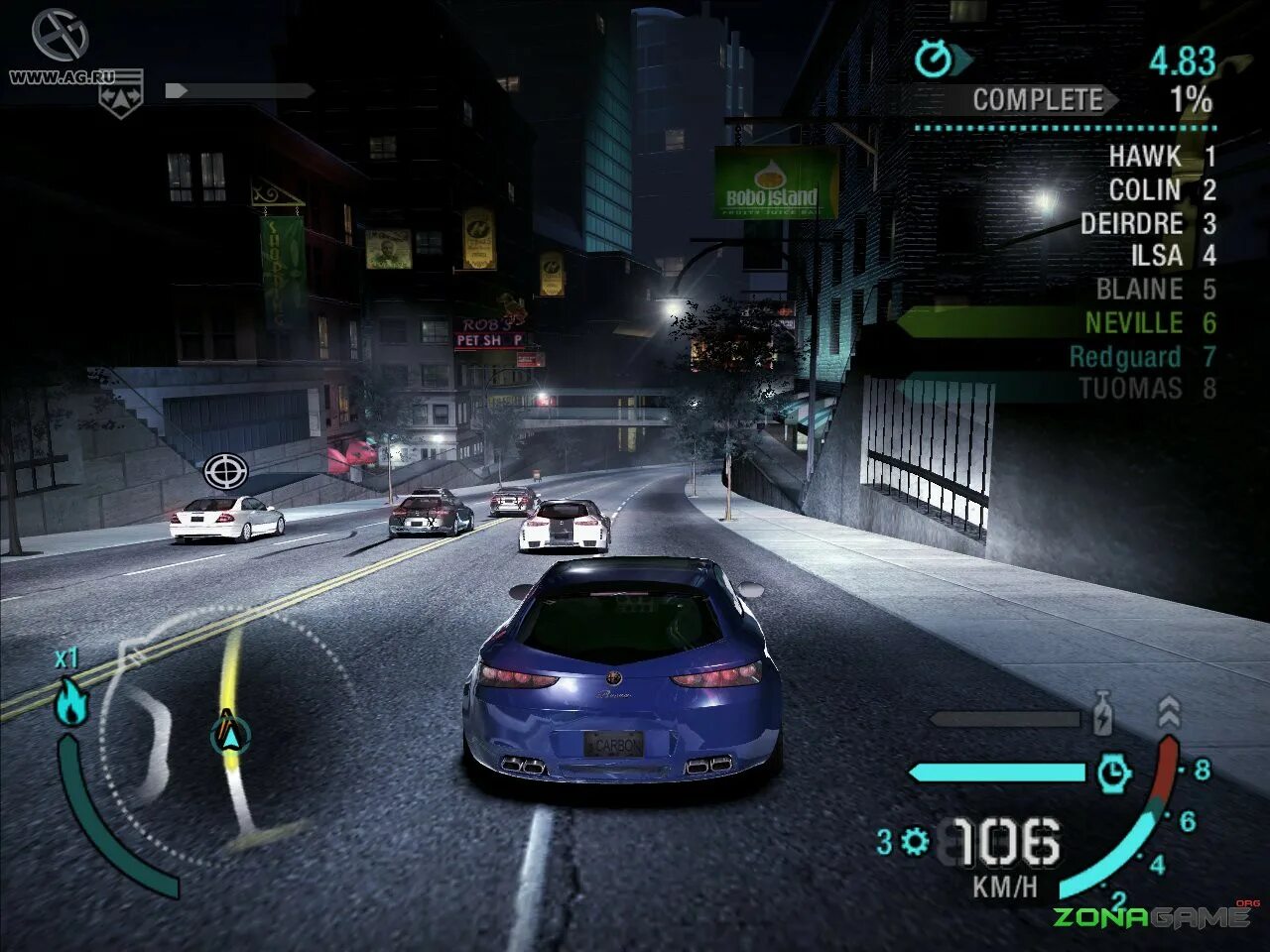This screenshot has height=952, width=1270.
Task: Click the stopwatch icon beside the race time
Action: pos(933,59)
